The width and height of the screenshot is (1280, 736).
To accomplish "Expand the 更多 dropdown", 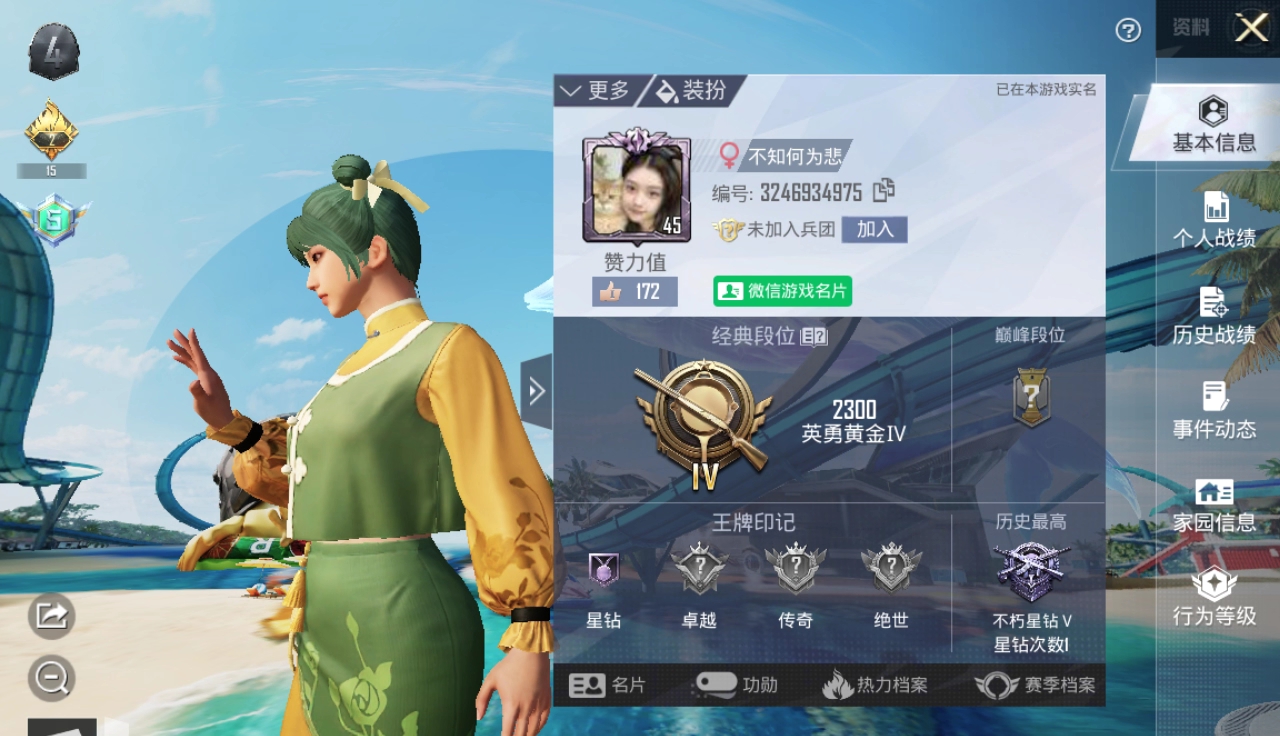I will pyautogui.click(x=596, y=91).
